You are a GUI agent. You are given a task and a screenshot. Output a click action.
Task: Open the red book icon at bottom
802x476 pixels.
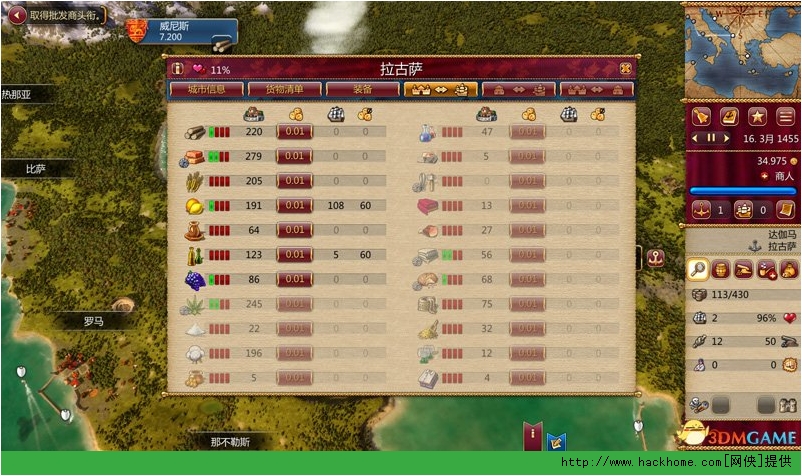(x=533, y=435)
